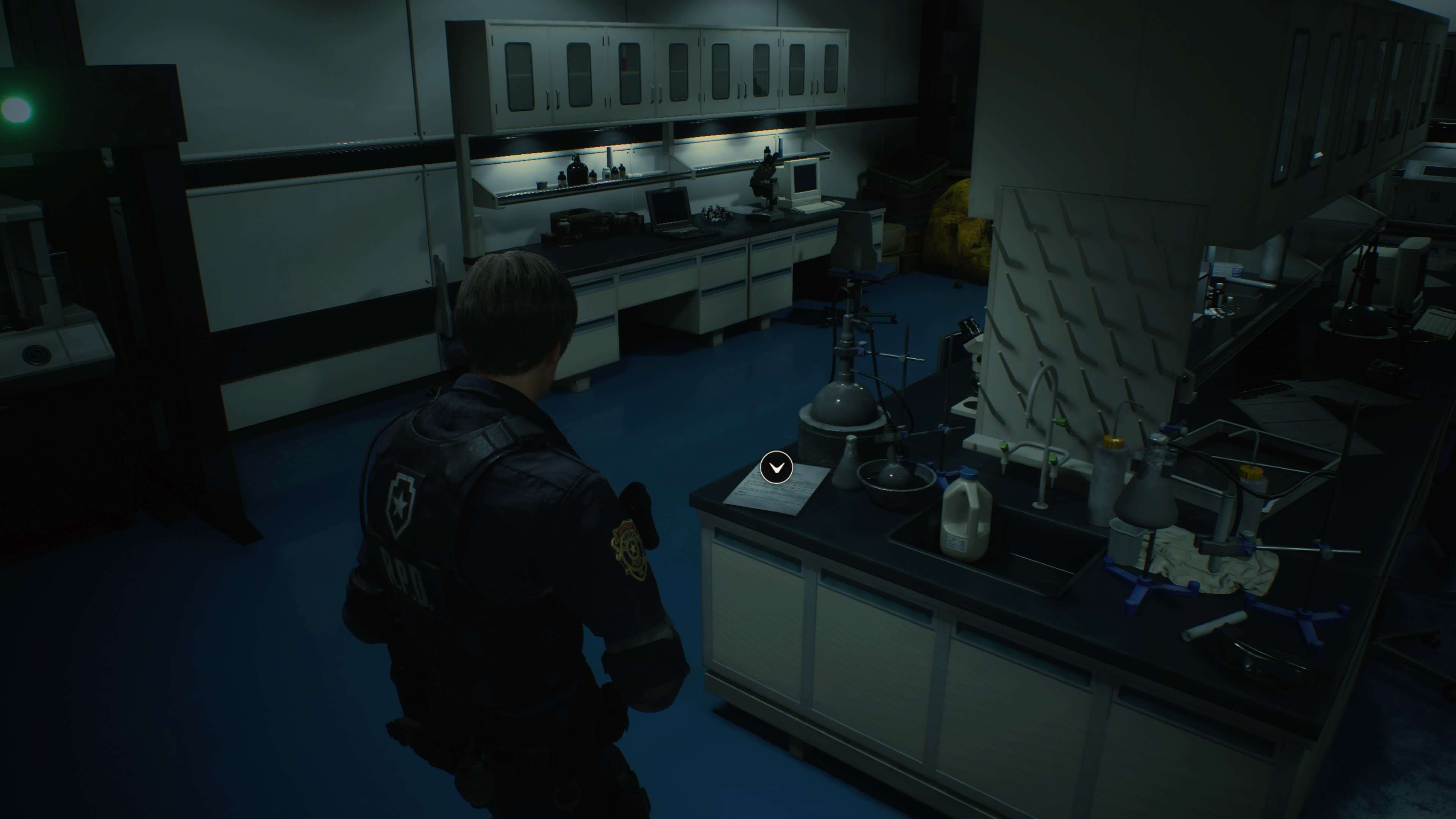Click the interact marker above the document

click(x=776, y=467)
